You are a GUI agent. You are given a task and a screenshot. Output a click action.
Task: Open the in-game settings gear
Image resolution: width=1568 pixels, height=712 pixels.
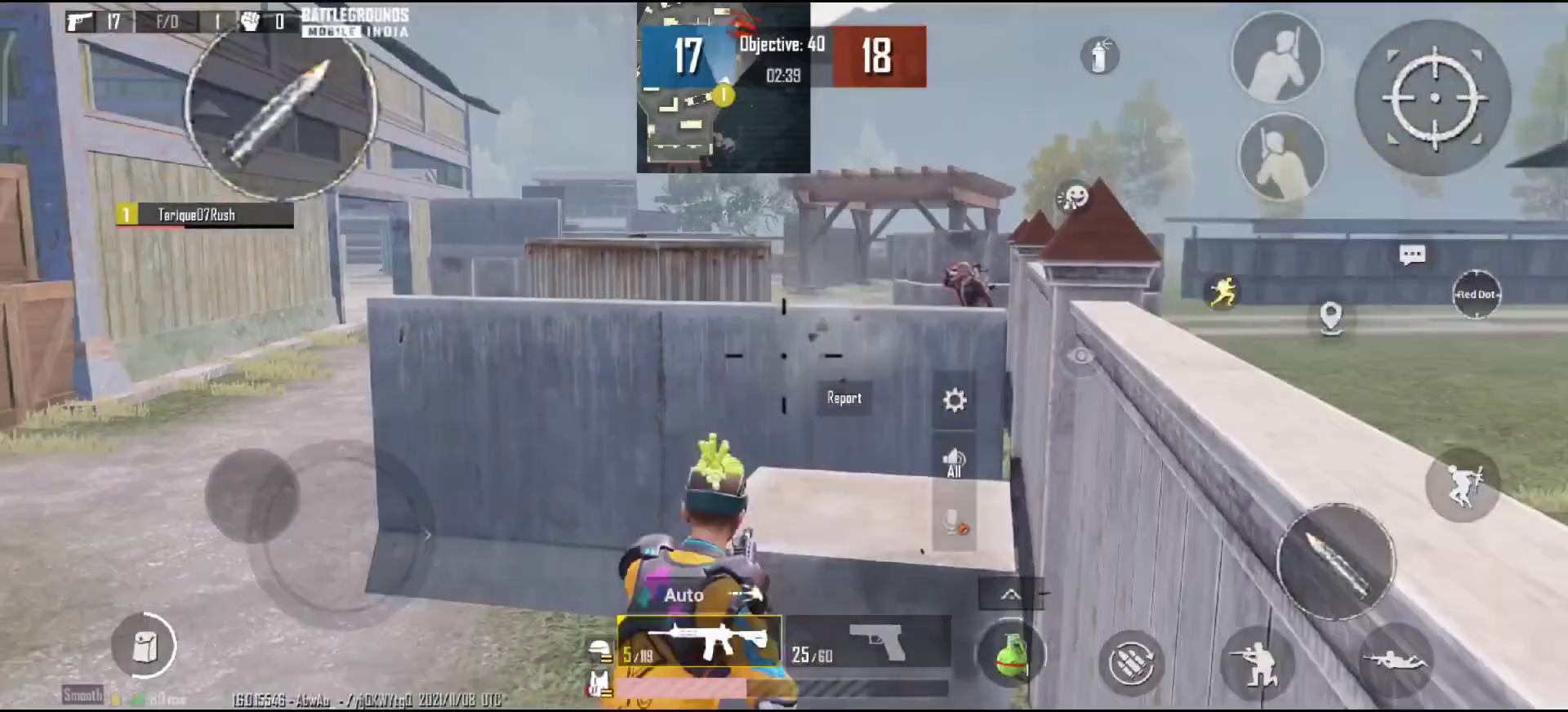[954, 399]
